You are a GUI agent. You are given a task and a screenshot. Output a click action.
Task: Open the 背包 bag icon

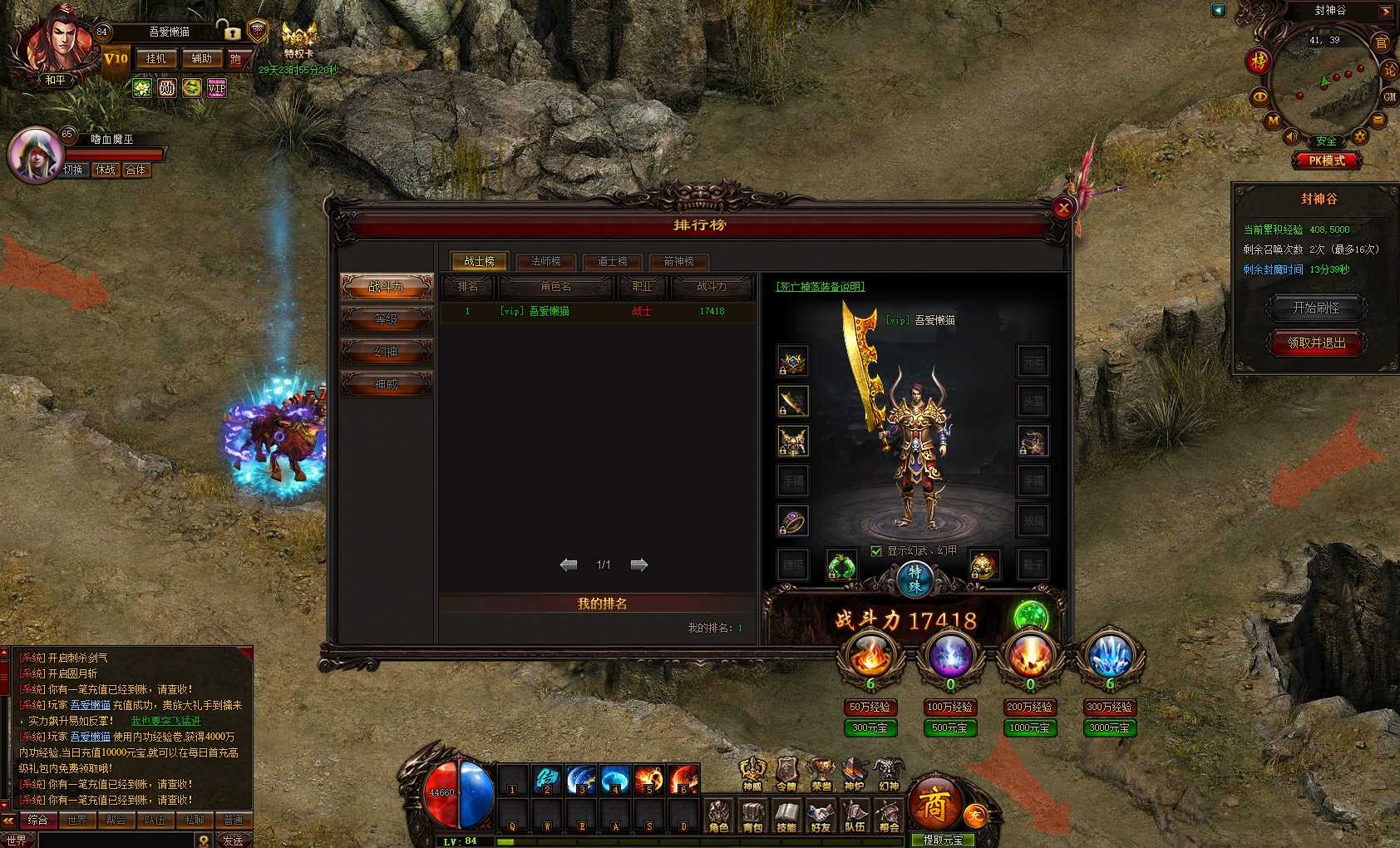click(752, 816)
